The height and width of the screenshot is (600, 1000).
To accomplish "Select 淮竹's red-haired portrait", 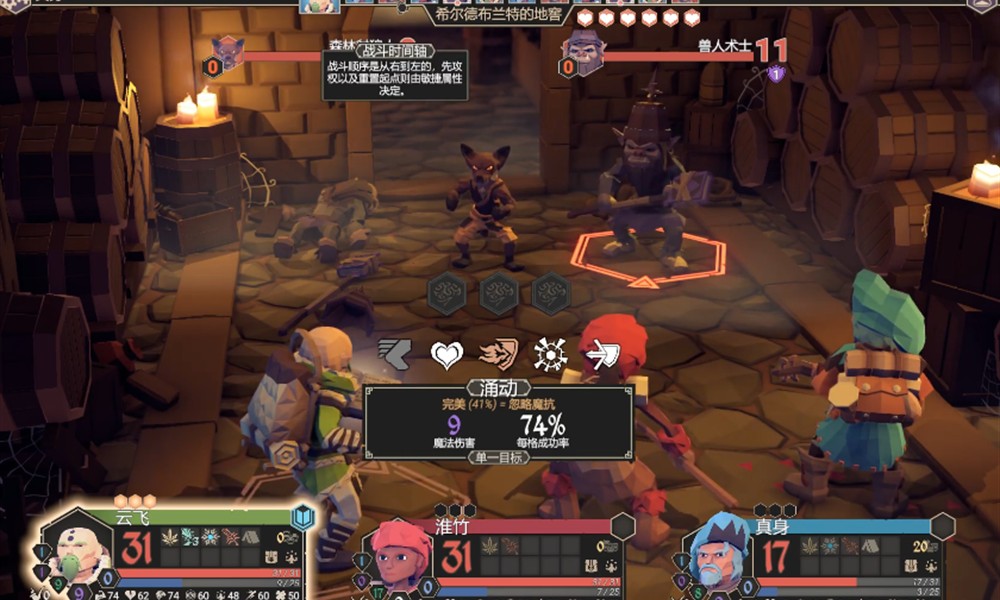I will [x=398, y=556].
